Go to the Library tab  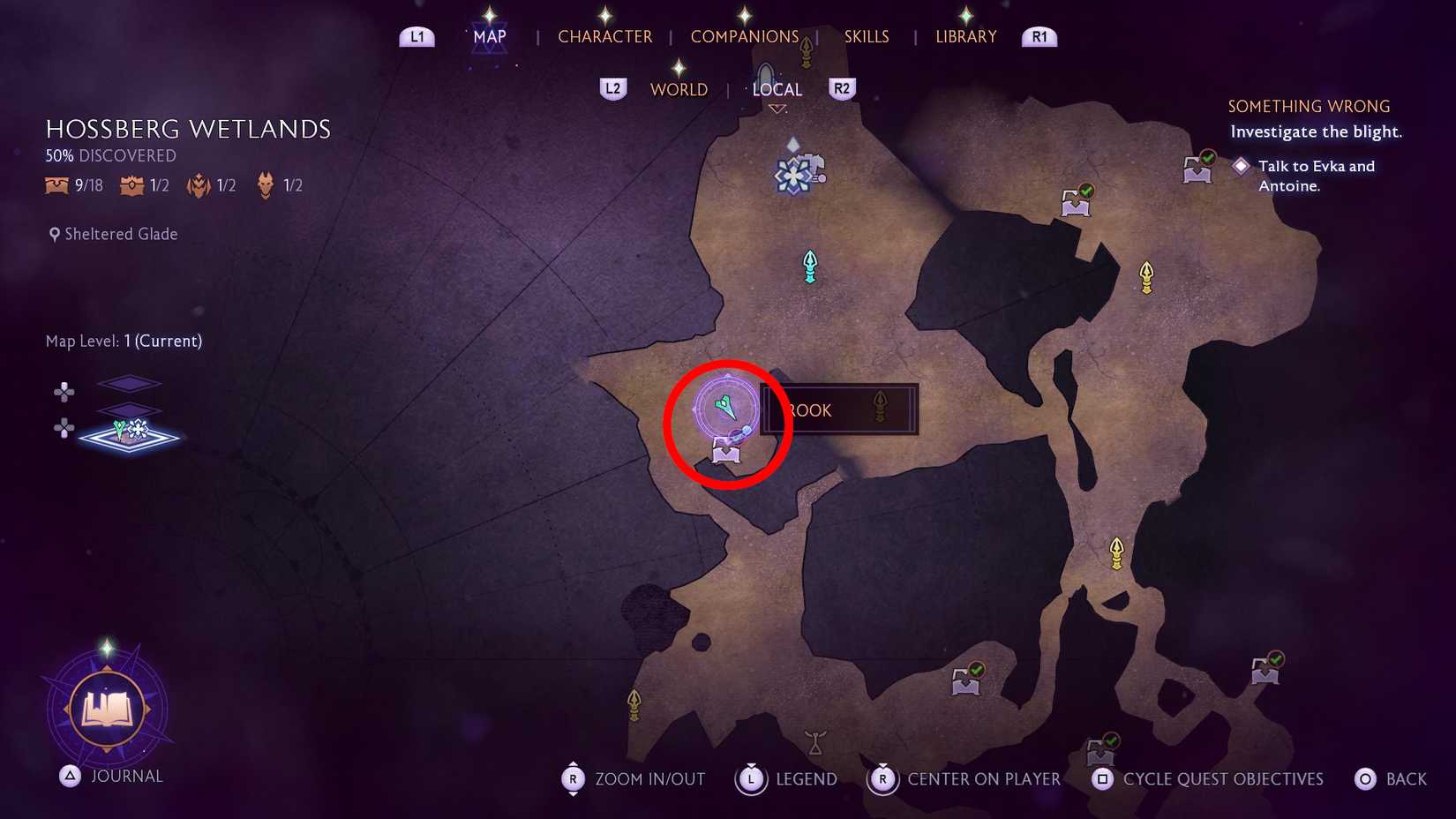(x=965, y=37)
